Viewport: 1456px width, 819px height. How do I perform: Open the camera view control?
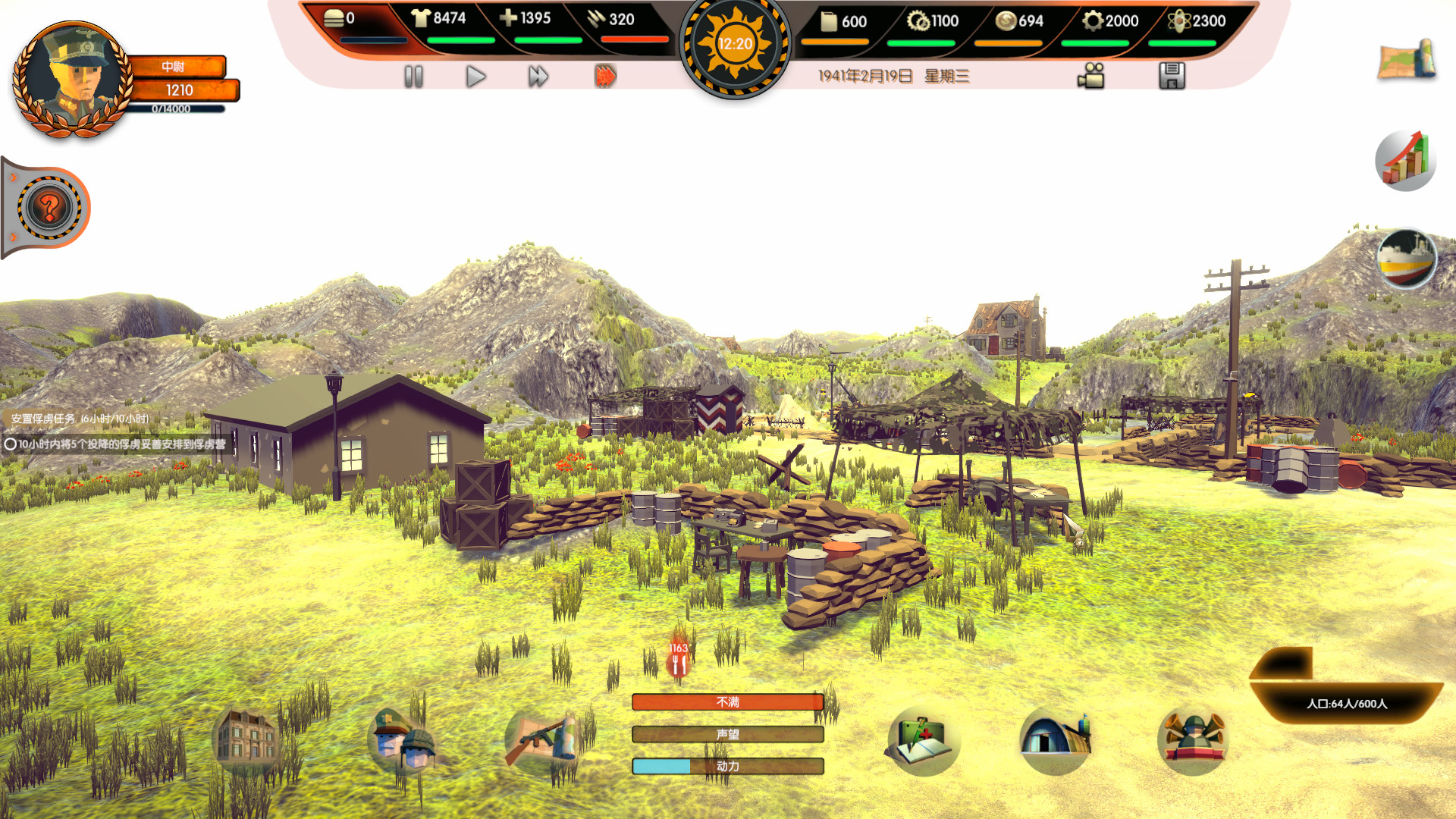point(1091,76)
